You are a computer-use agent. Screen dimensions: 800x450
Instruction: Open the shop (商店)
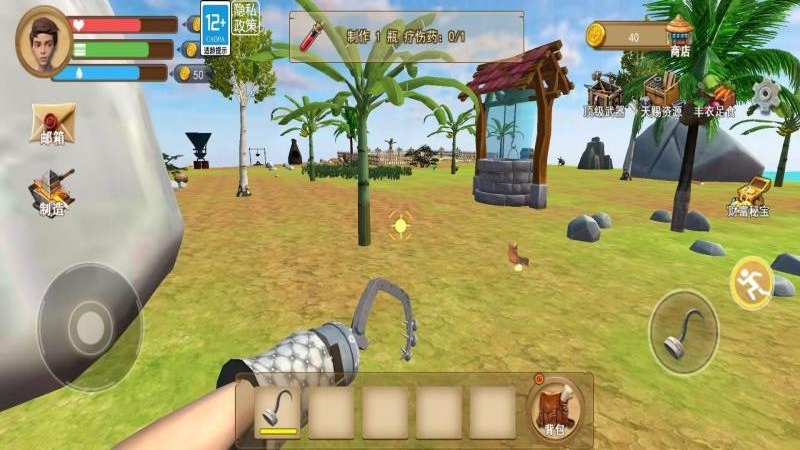[680, 34]
